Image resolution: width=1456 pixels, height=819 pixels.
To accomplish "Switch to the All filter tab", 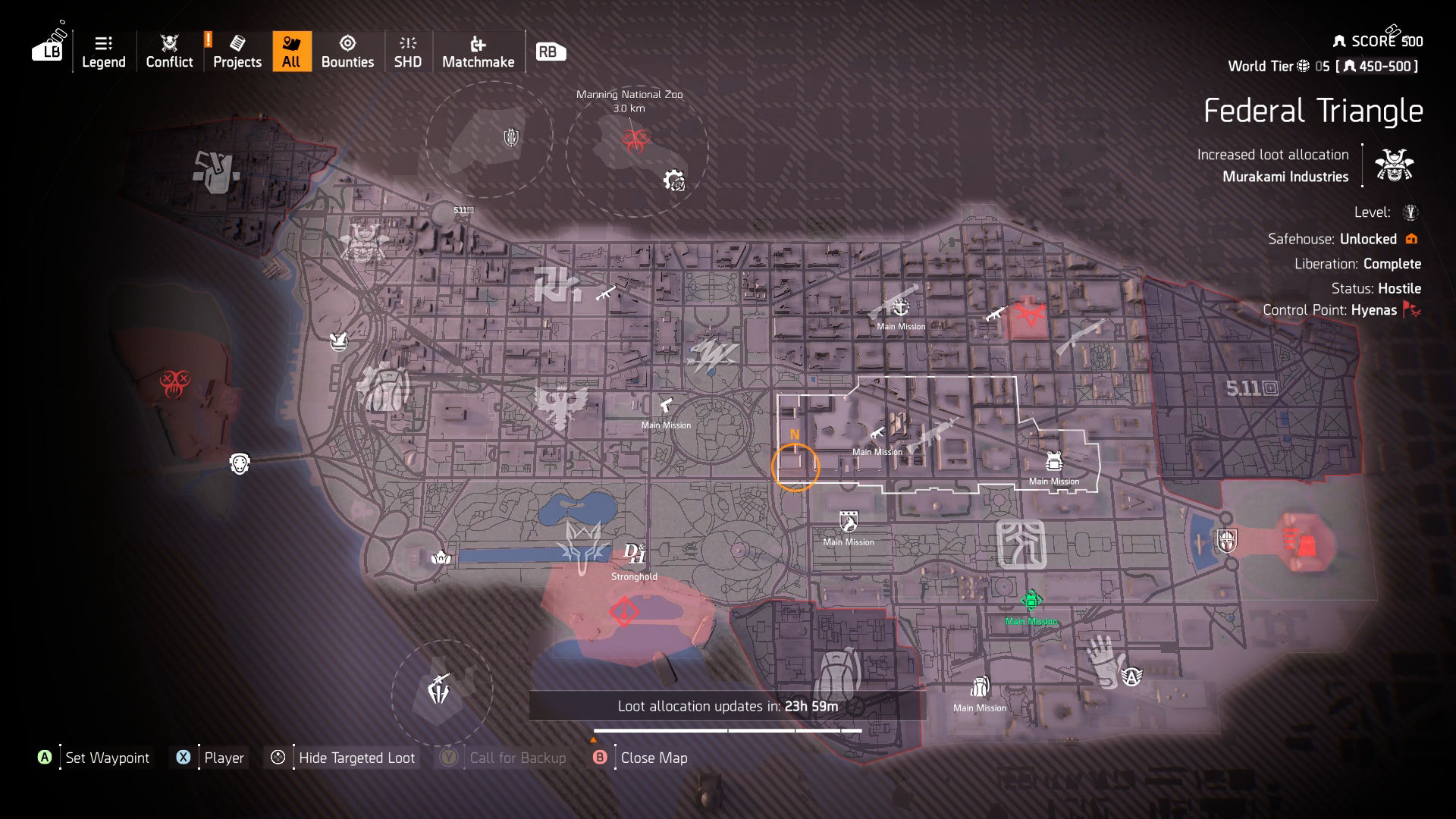I will pyautogui.click(x=292, y=52).
